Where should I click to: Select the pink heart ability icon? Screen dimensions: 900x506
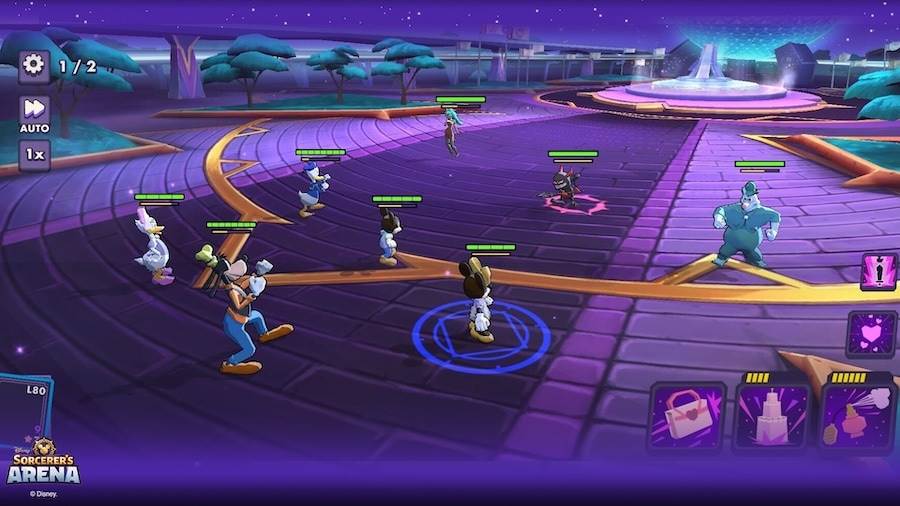872,333
